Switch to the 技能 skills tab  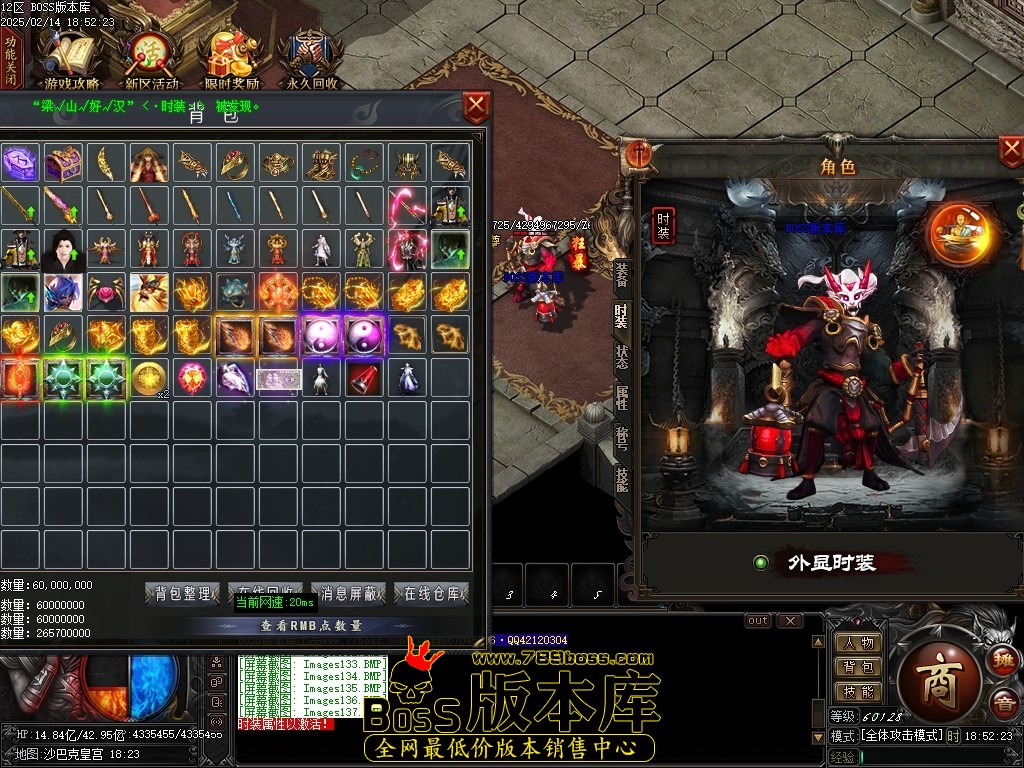[621, 480]
